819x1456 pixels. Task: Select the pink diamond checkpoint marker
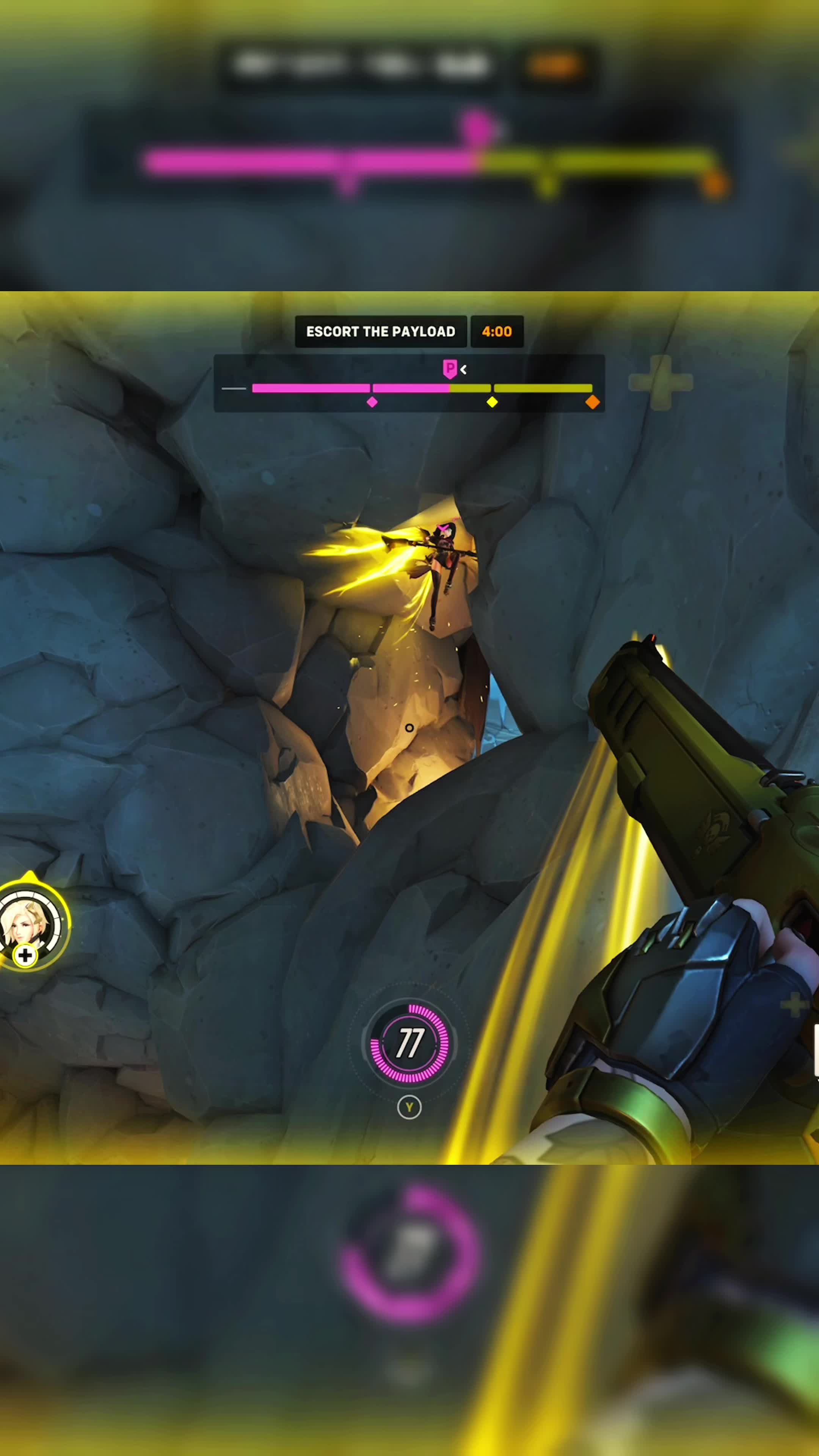point(372,402)
